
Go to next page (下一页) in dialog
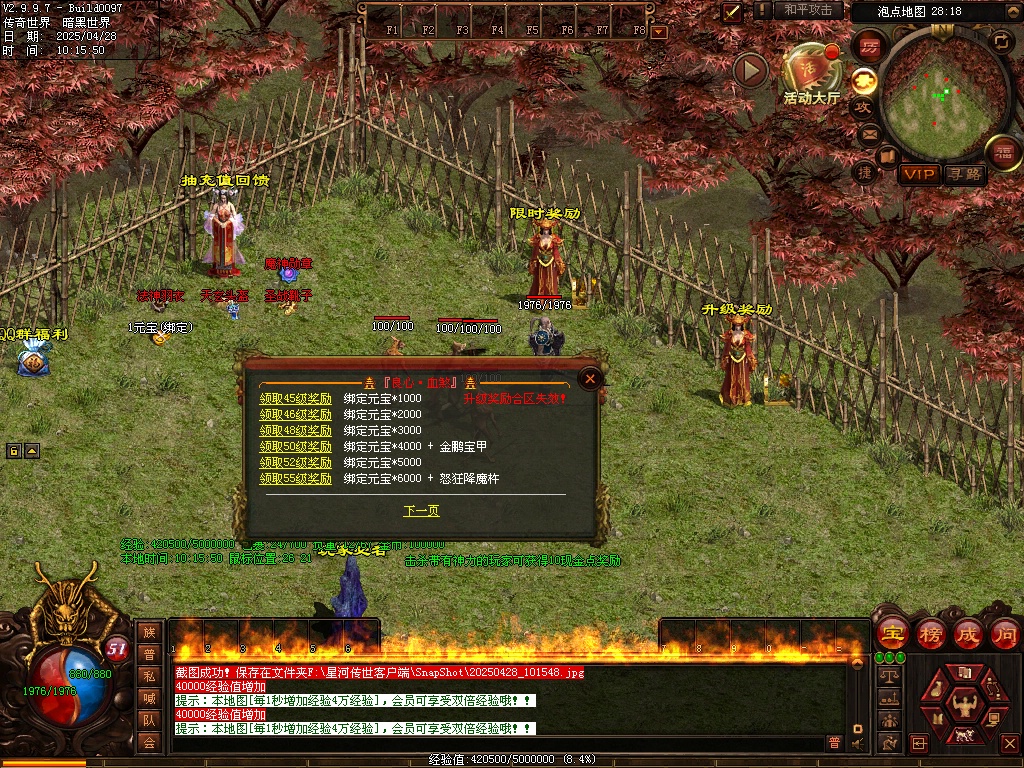421,511
